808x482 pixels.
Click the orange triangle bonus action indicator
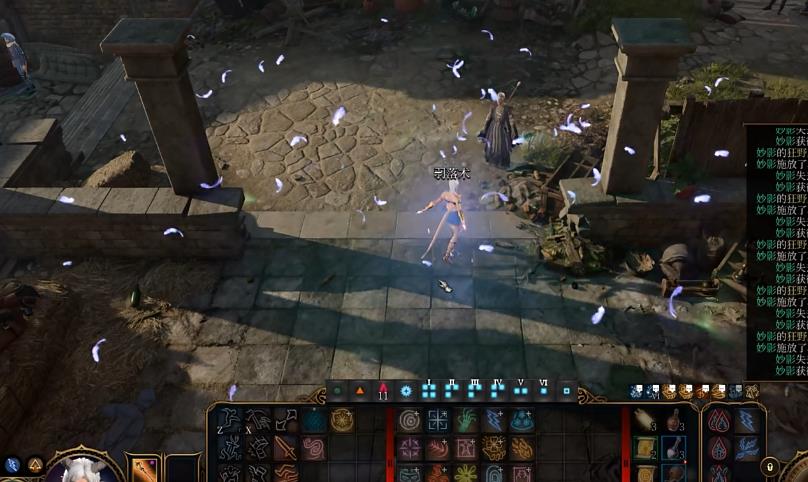(x=359, y=391)
